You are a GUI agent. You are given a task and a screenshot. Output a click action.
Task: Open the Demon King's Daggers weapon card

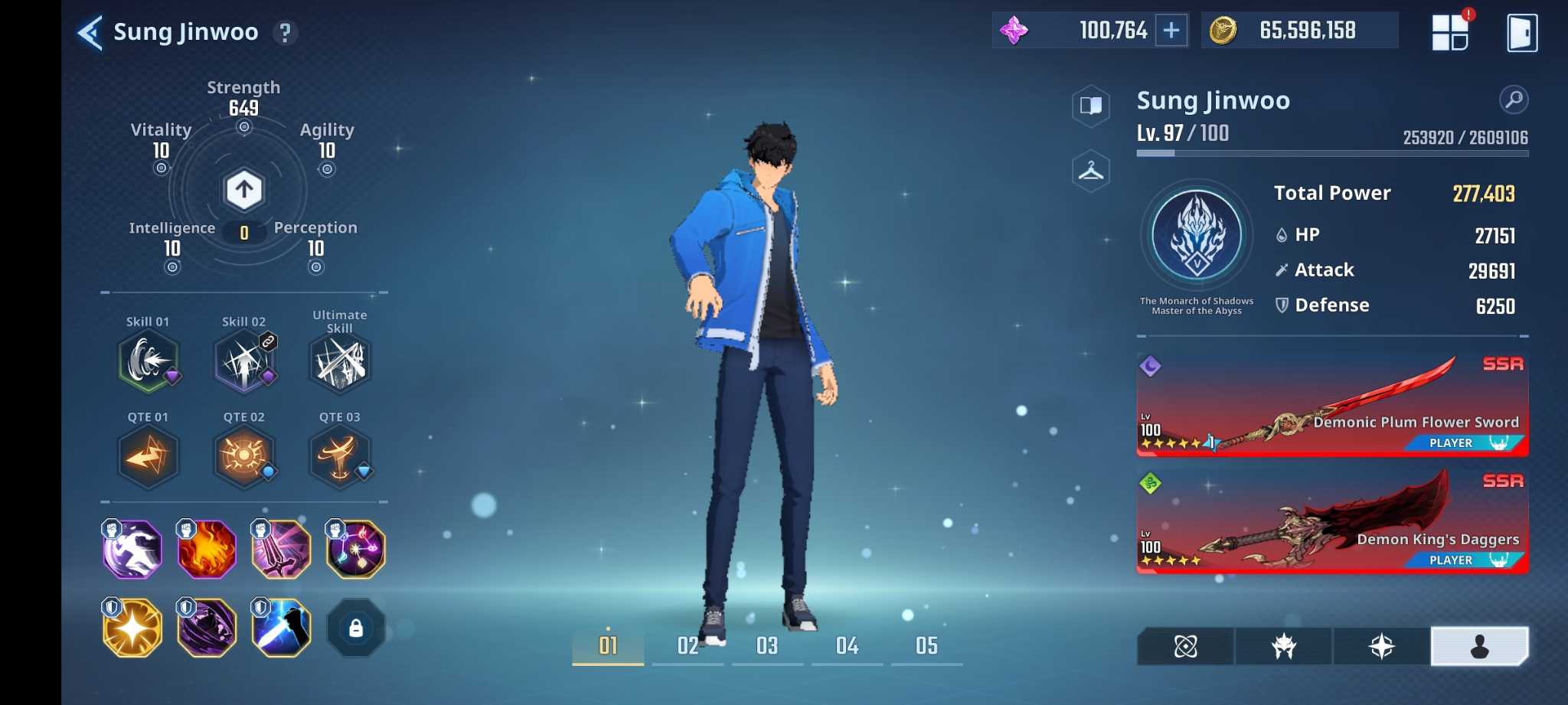click(x=1332, y=522)
